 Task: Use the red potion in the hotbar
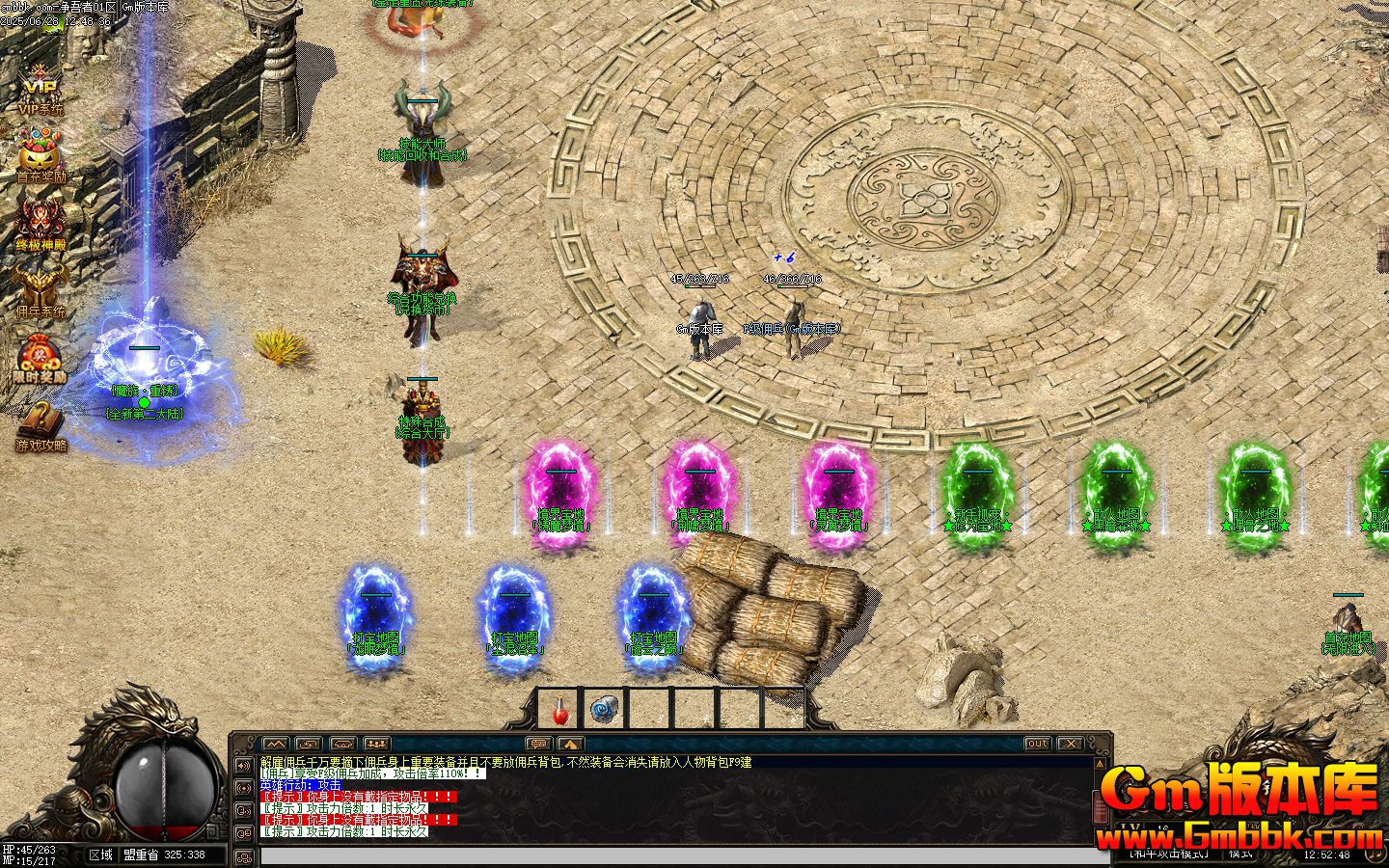coord(558,712)
